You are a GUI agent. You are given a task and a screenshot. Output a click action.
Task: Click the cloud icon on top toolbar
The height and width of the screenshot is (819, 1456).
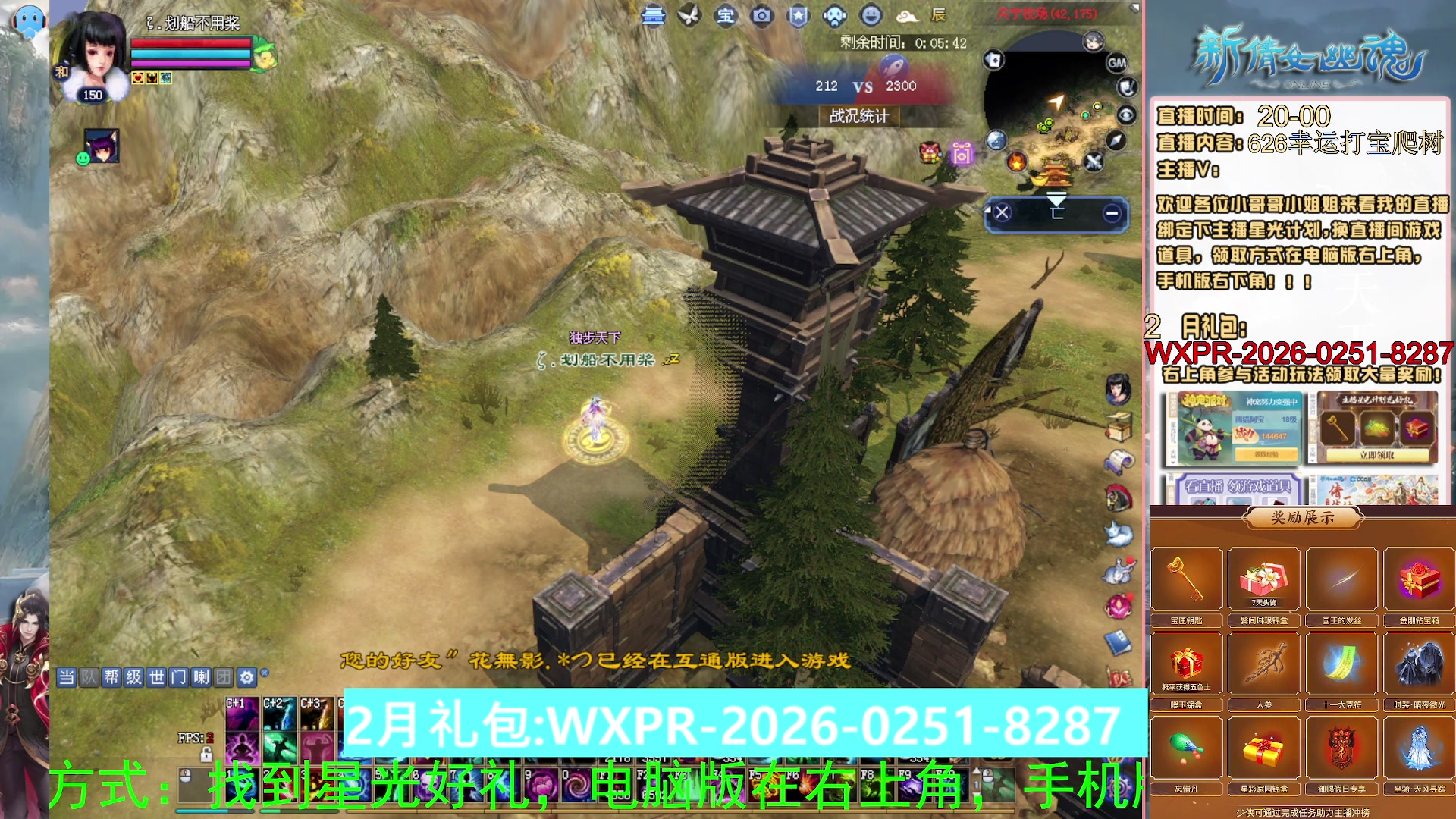point(908,16)
